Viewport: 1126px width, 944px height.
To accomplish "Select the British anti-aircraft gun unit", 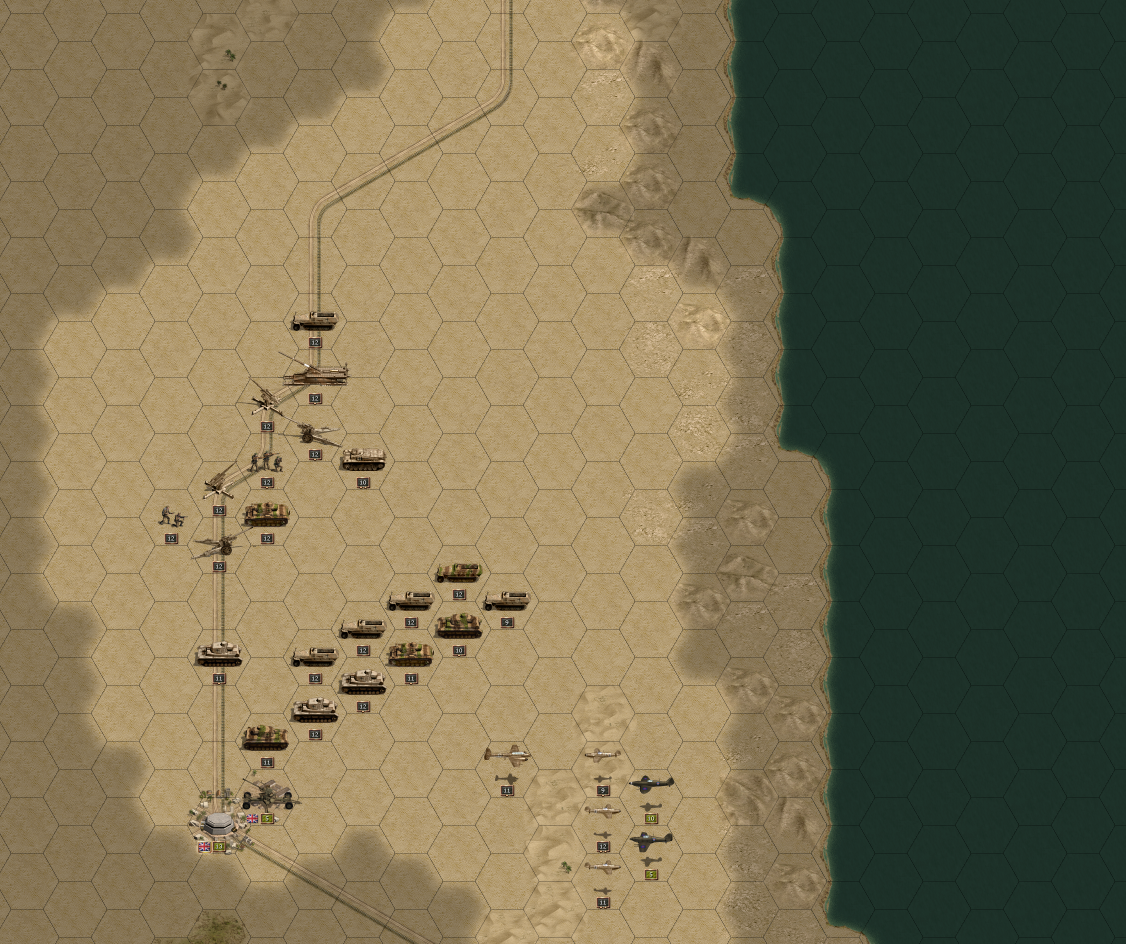I will click(268, 795).
